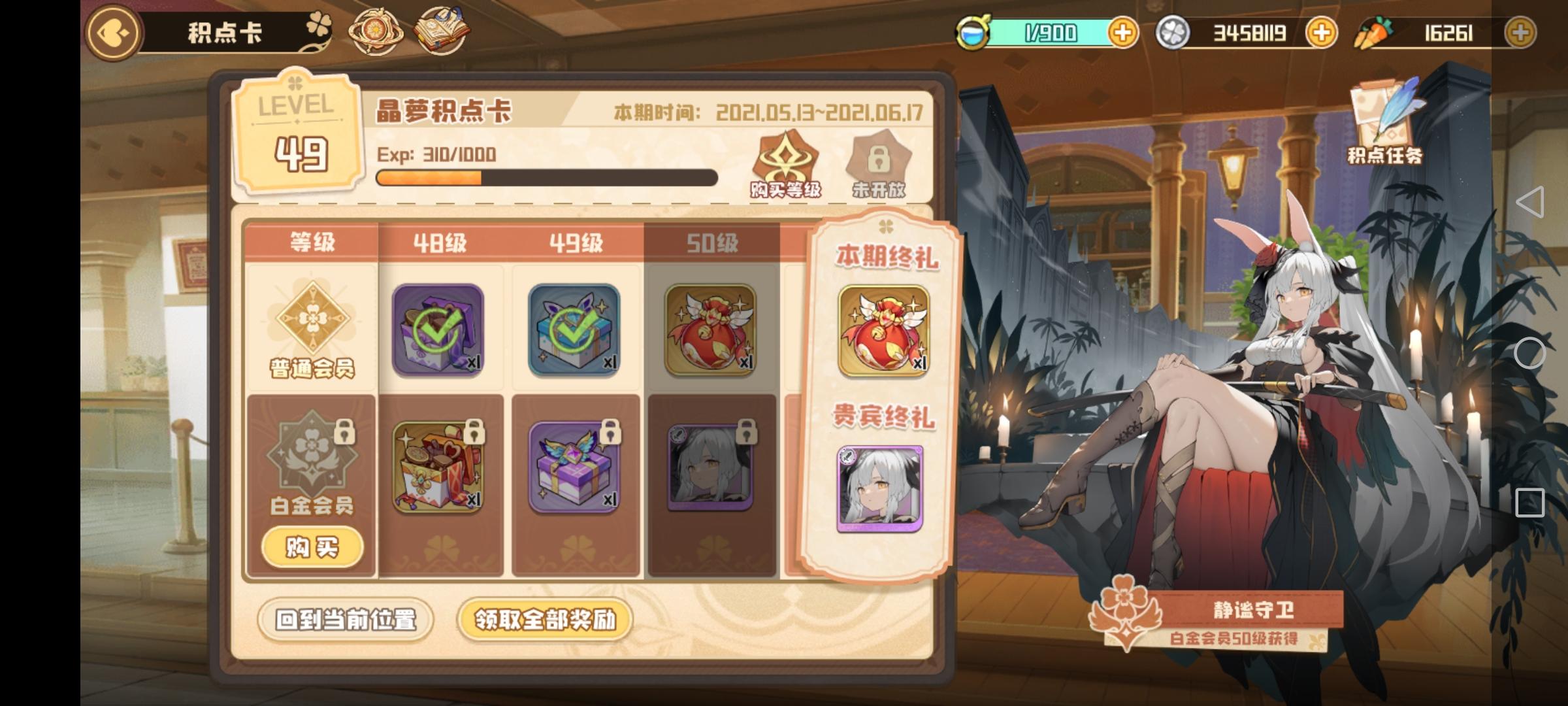1568x706 pixels.
Task: Click the Exp progress bar
Action: point(547,178)
